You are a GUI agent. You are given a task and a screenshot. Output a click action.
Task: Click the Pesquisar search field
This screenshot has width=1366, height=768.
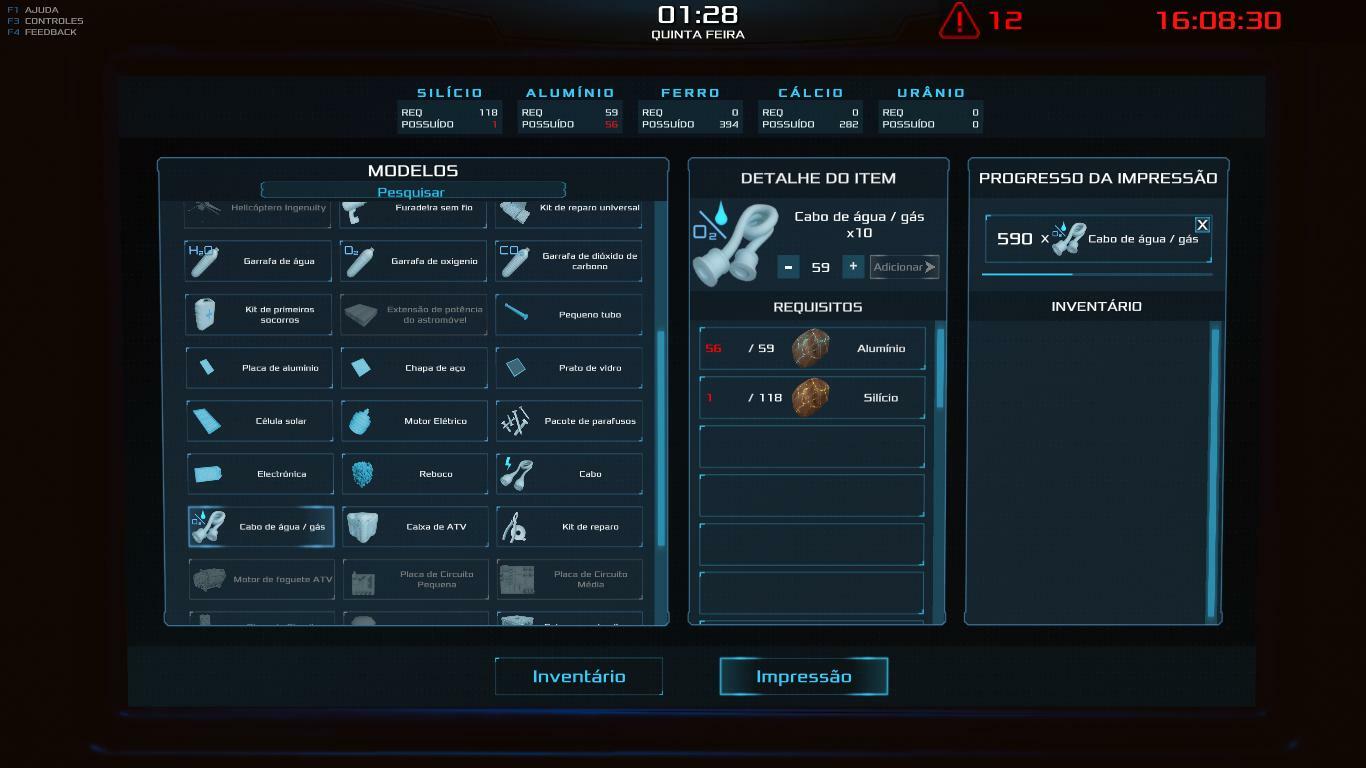pyautogui.click(x=412, y=192)
